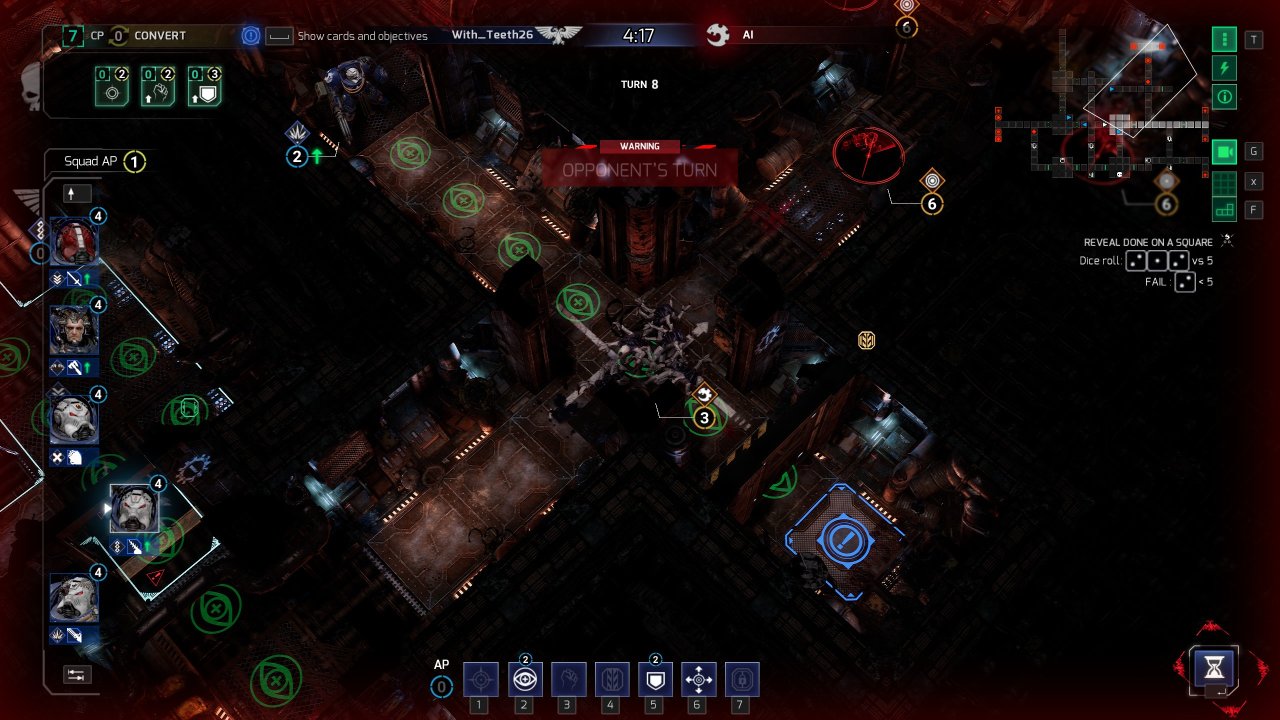
Task: Click the CONVERT command points button
Action: click(x=160, y=36)
